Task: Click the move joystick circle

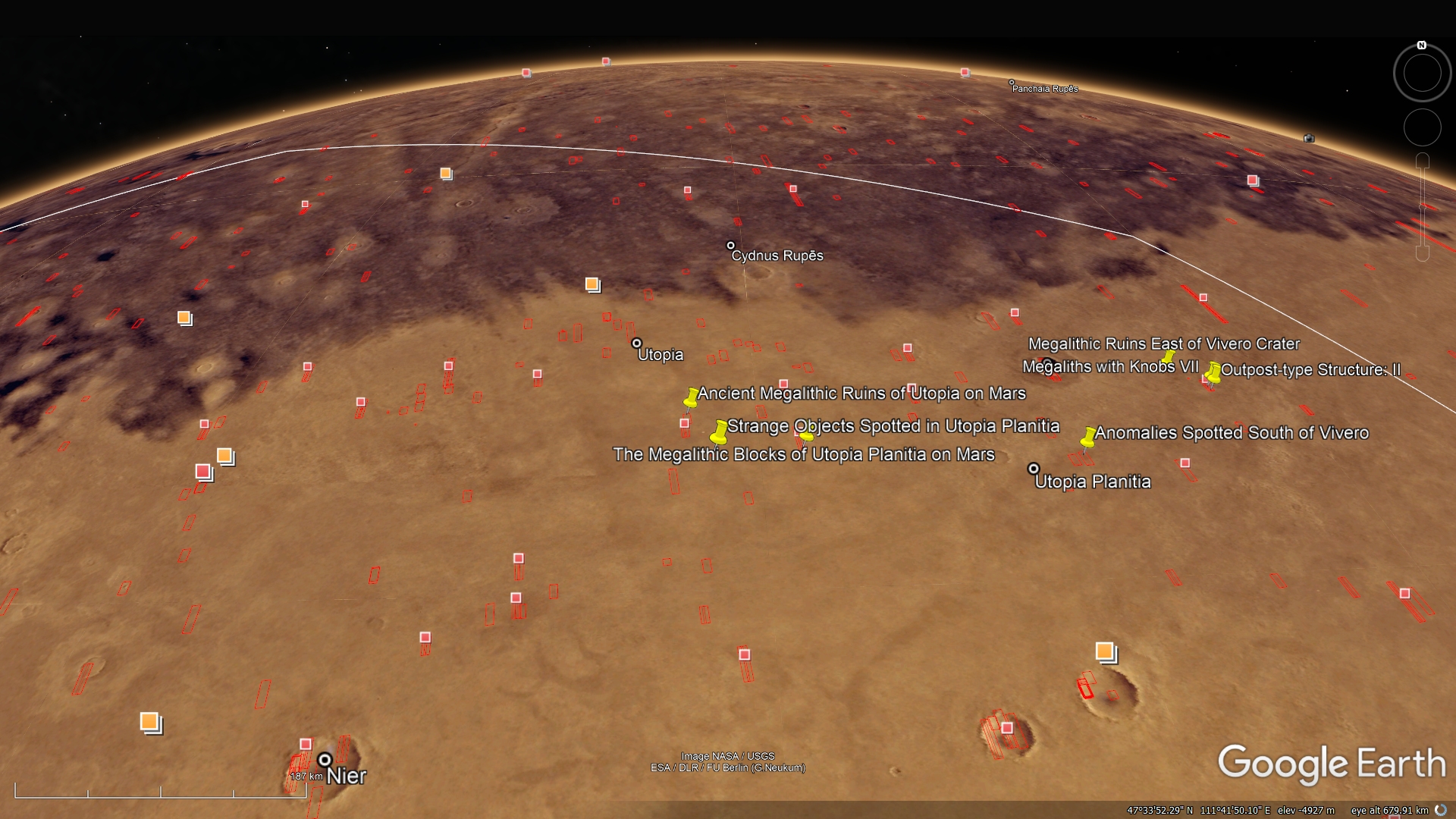Action: coord(1422,127)
